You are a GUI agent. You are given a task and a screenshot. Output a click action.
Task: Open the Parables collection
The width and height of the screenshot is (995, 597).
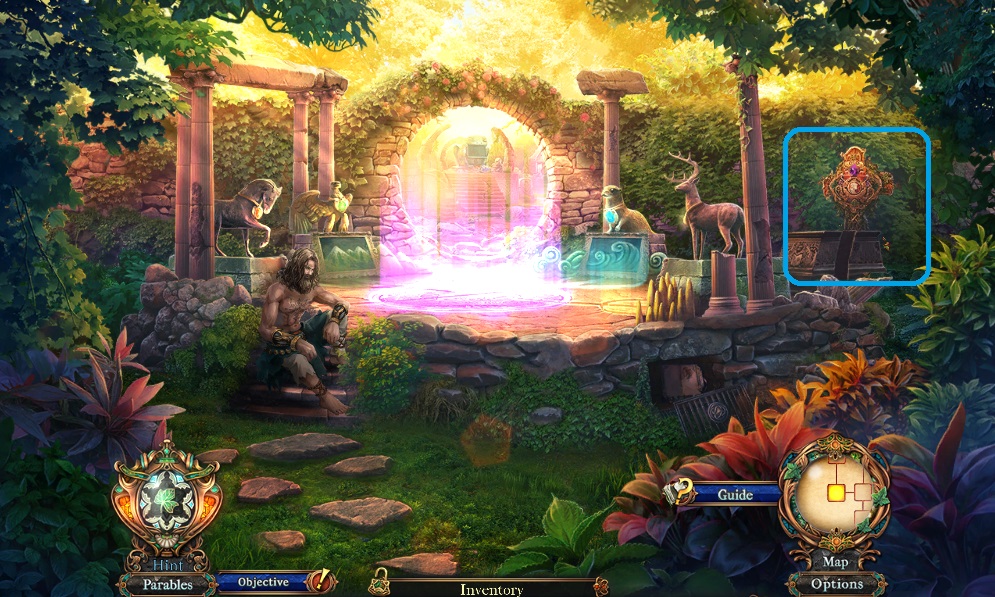(x=166, y=584)
